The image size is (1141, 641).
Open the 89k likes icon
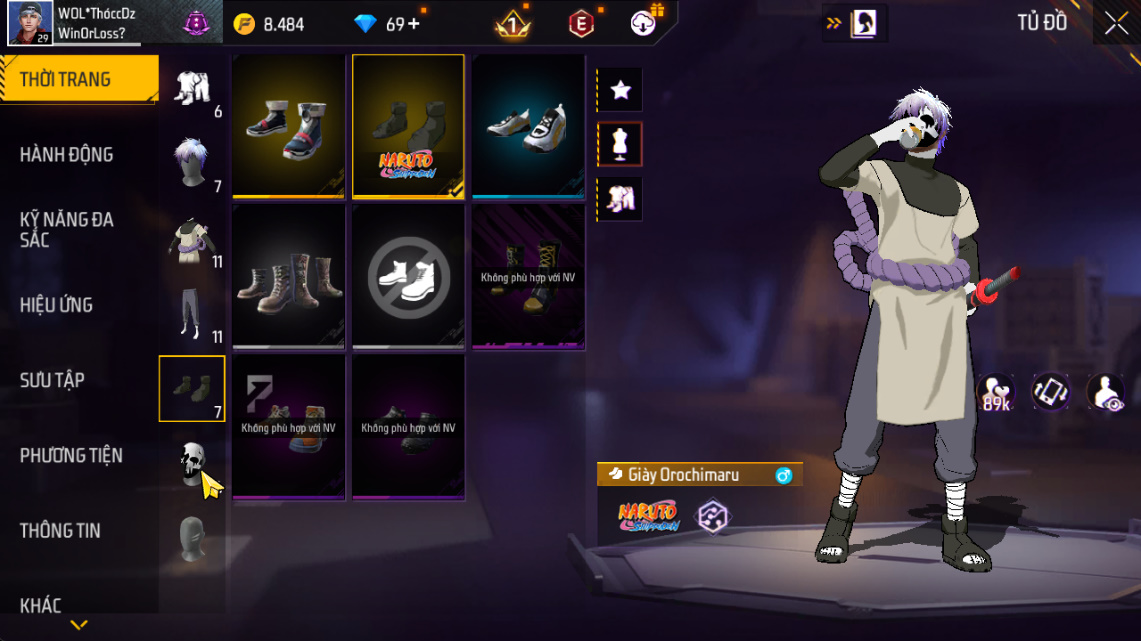(996, 392)
